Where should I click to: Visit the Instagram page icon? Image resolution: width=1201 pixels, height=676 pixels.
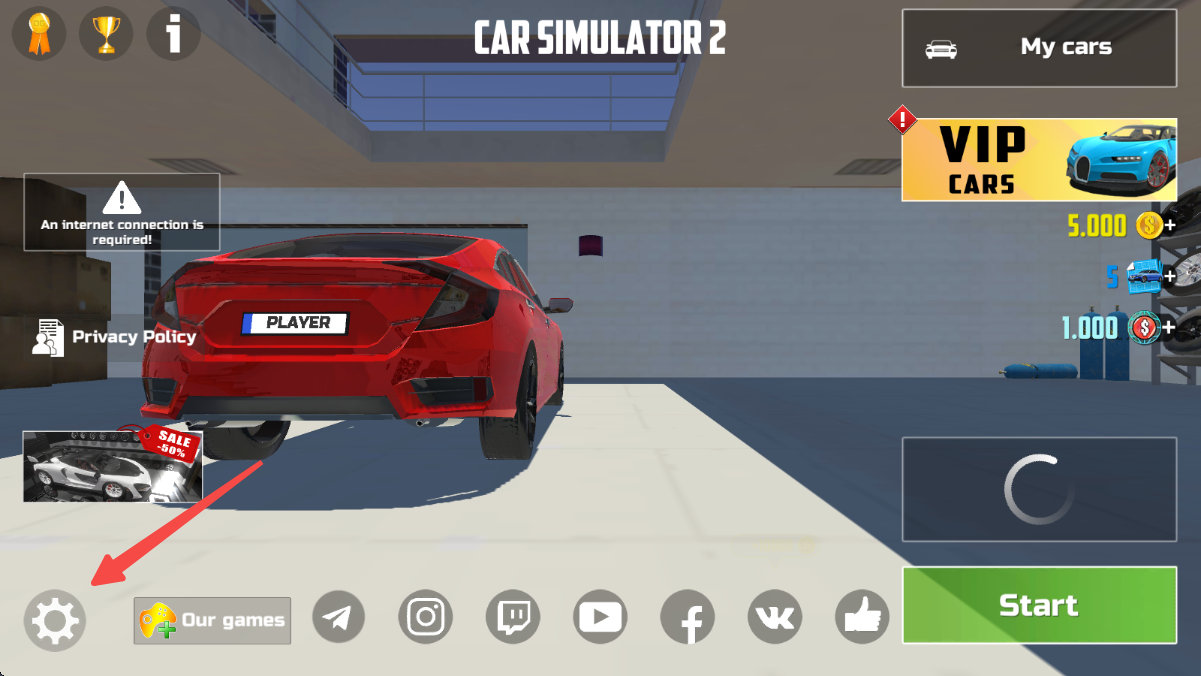pyautogui.click(x=426, y=617)
